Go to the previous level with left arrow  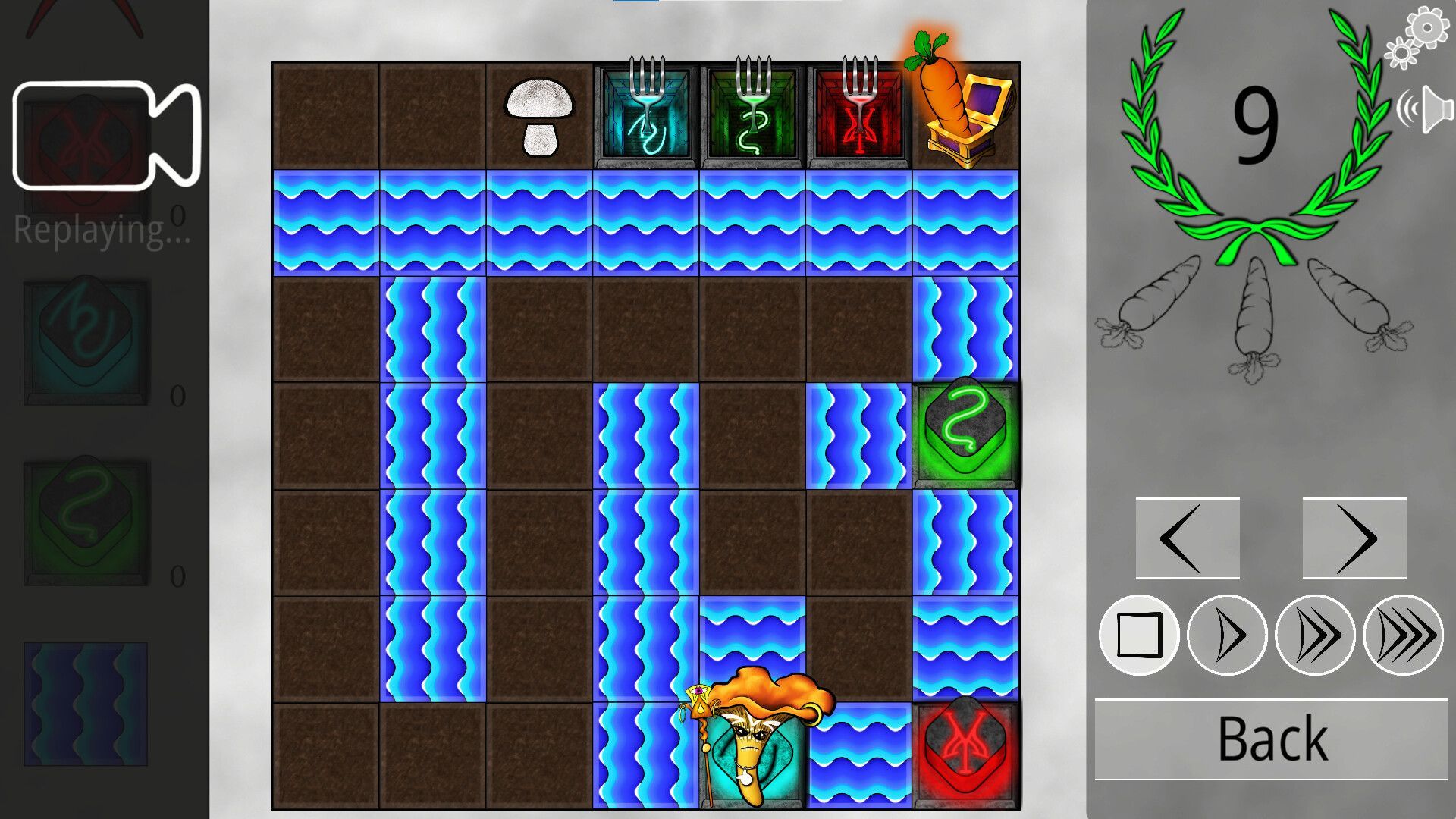[1187, 538]
